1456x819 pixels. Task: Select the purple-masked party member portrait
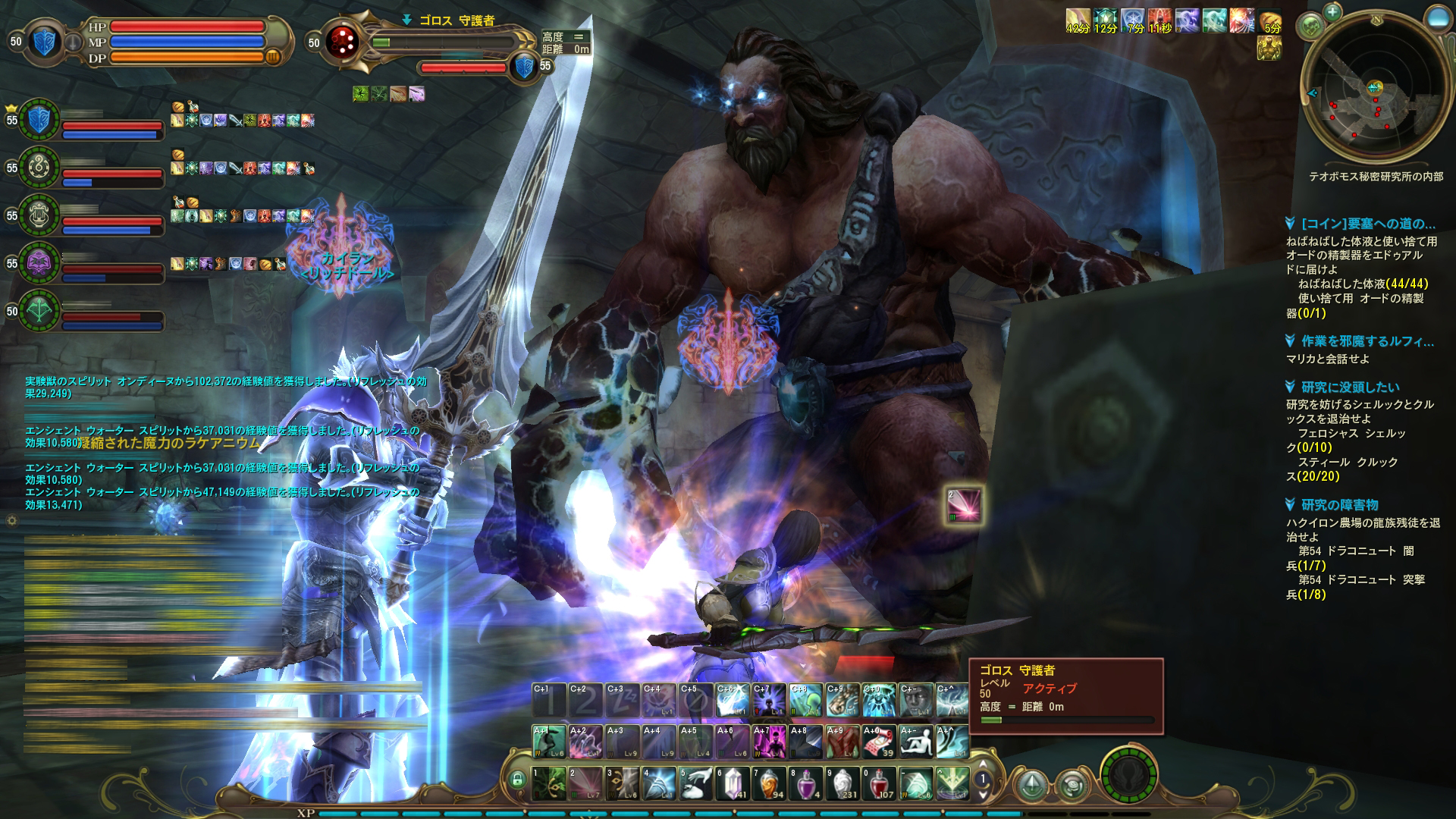(39, 263)
